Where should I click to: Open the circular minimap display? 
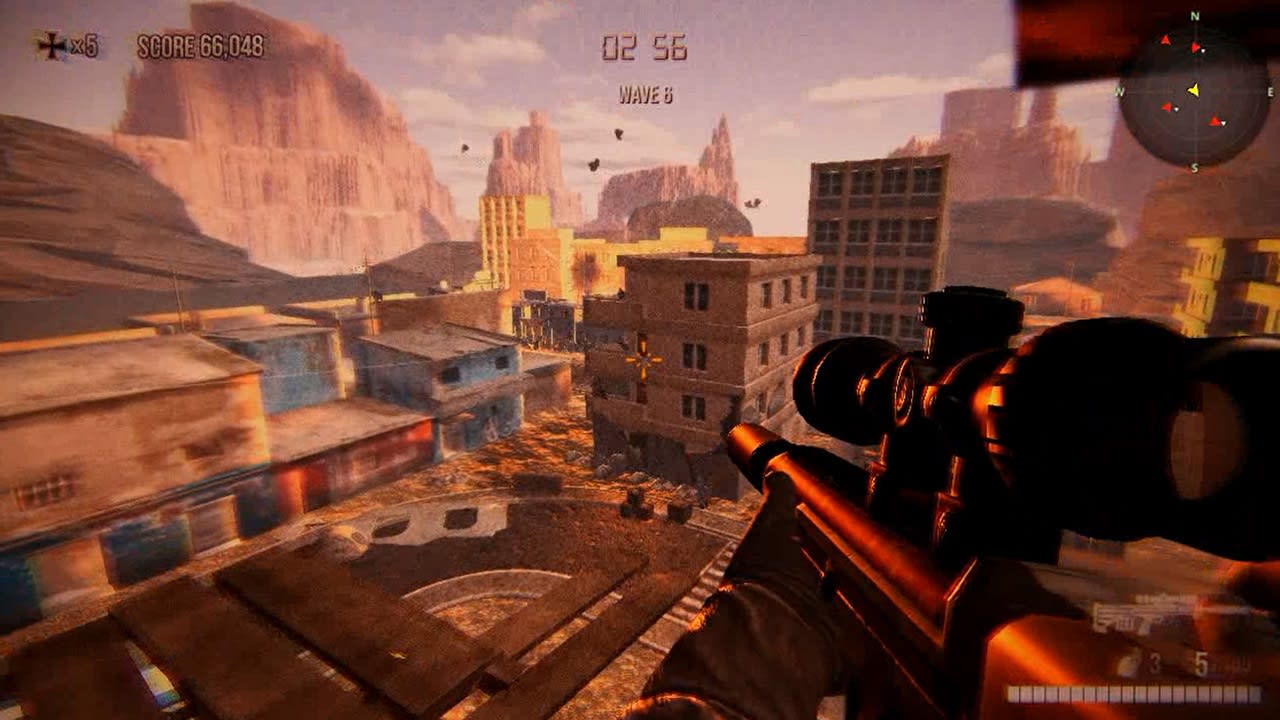pos(1195,90)
